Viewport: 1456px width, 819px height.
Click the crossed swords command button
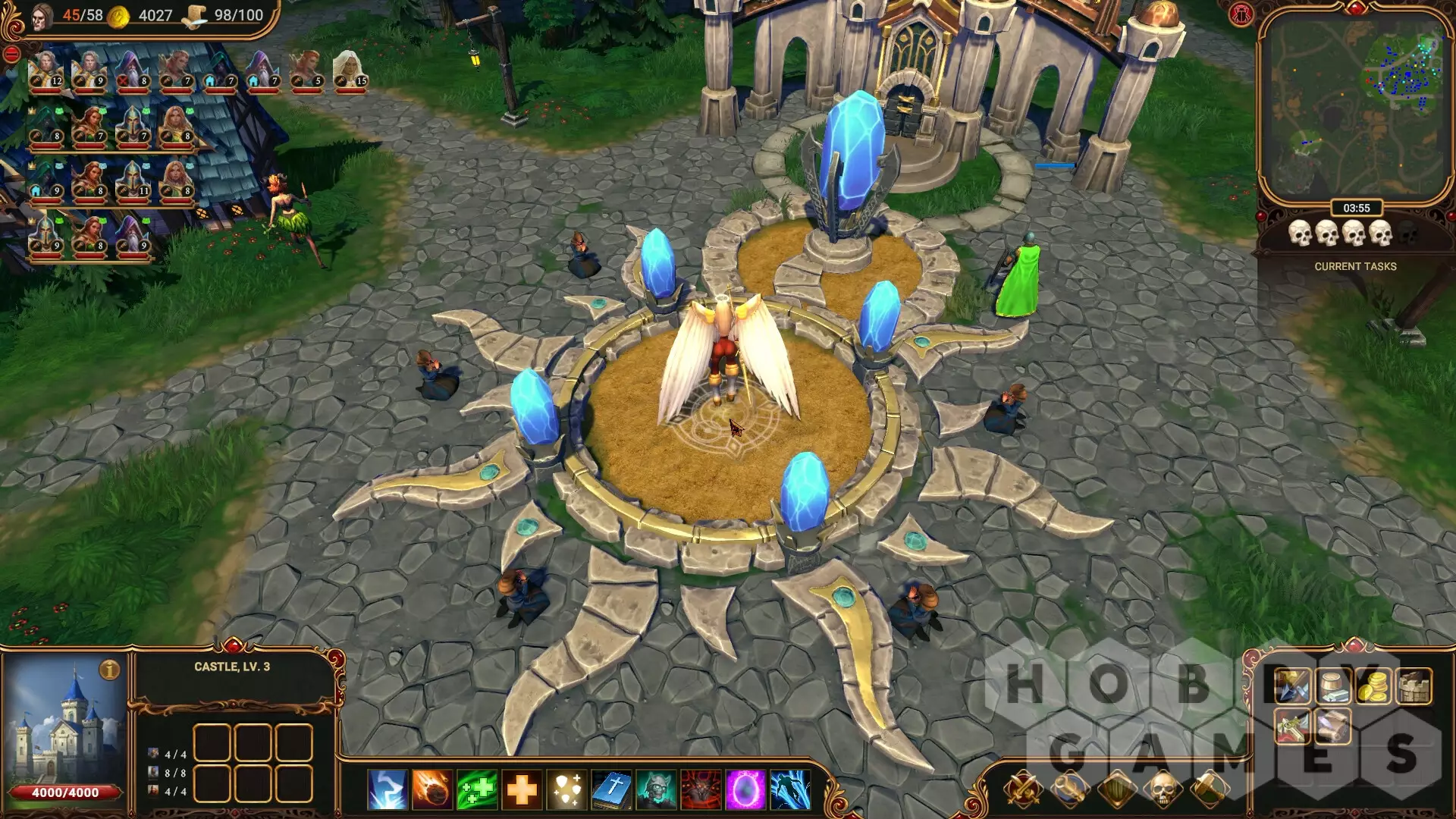click(x=1022, y=789)
